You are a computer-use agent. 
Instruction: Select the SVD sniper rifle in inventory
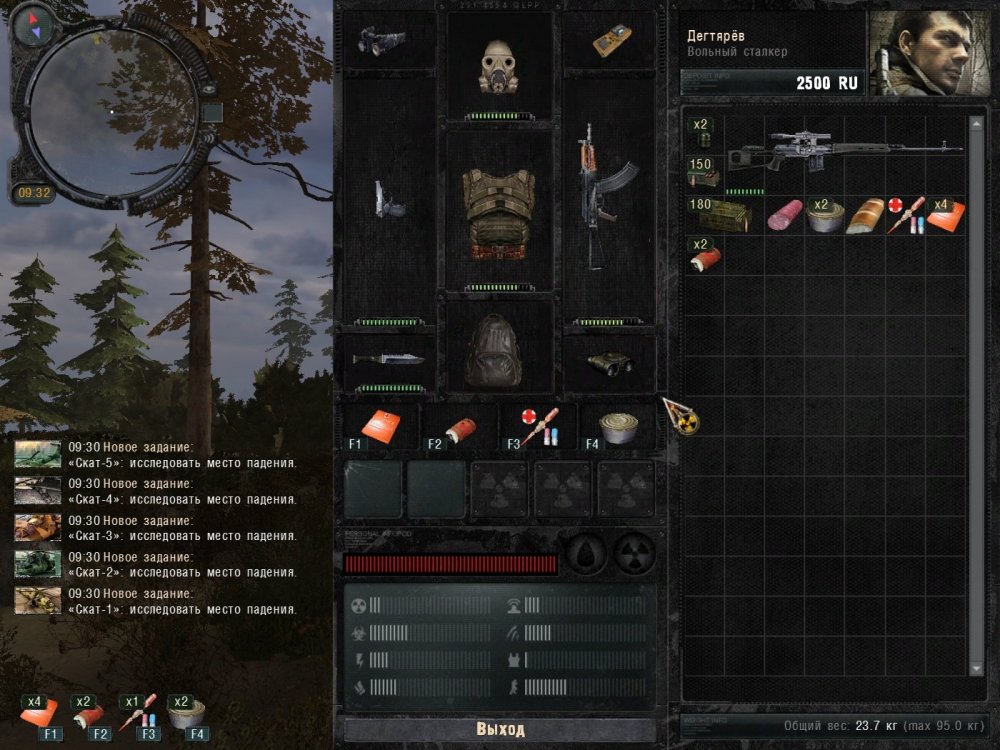[840, 151]
